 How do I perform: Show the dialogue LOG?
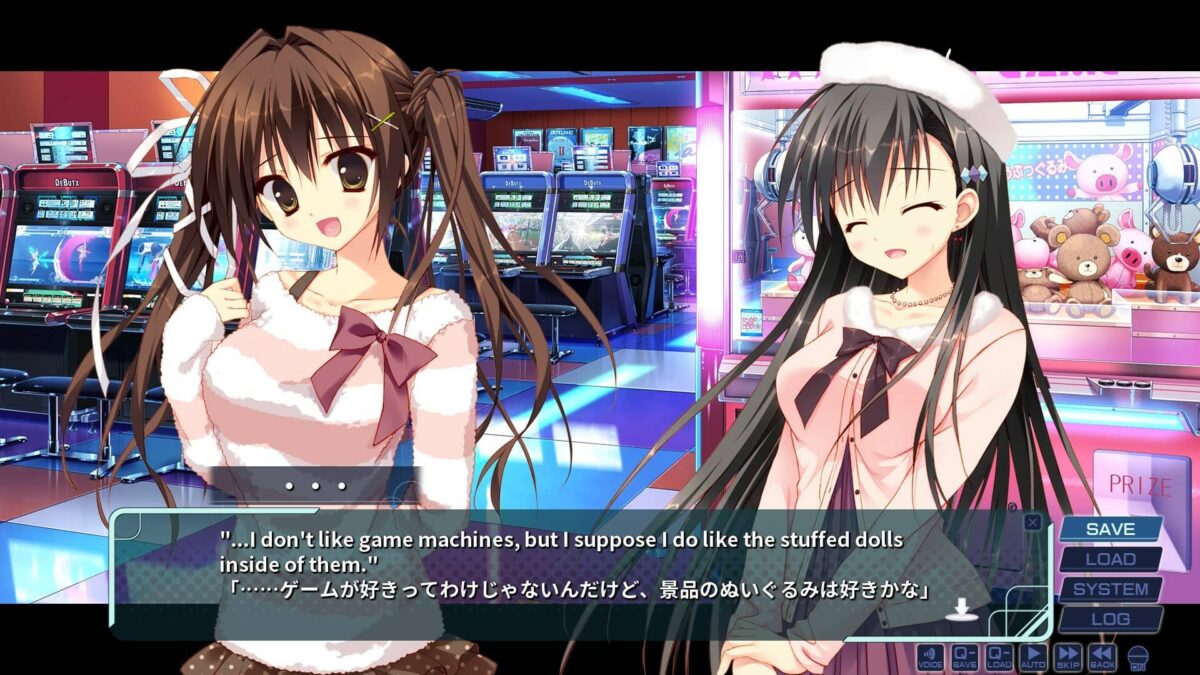(x=1110, y=619)
